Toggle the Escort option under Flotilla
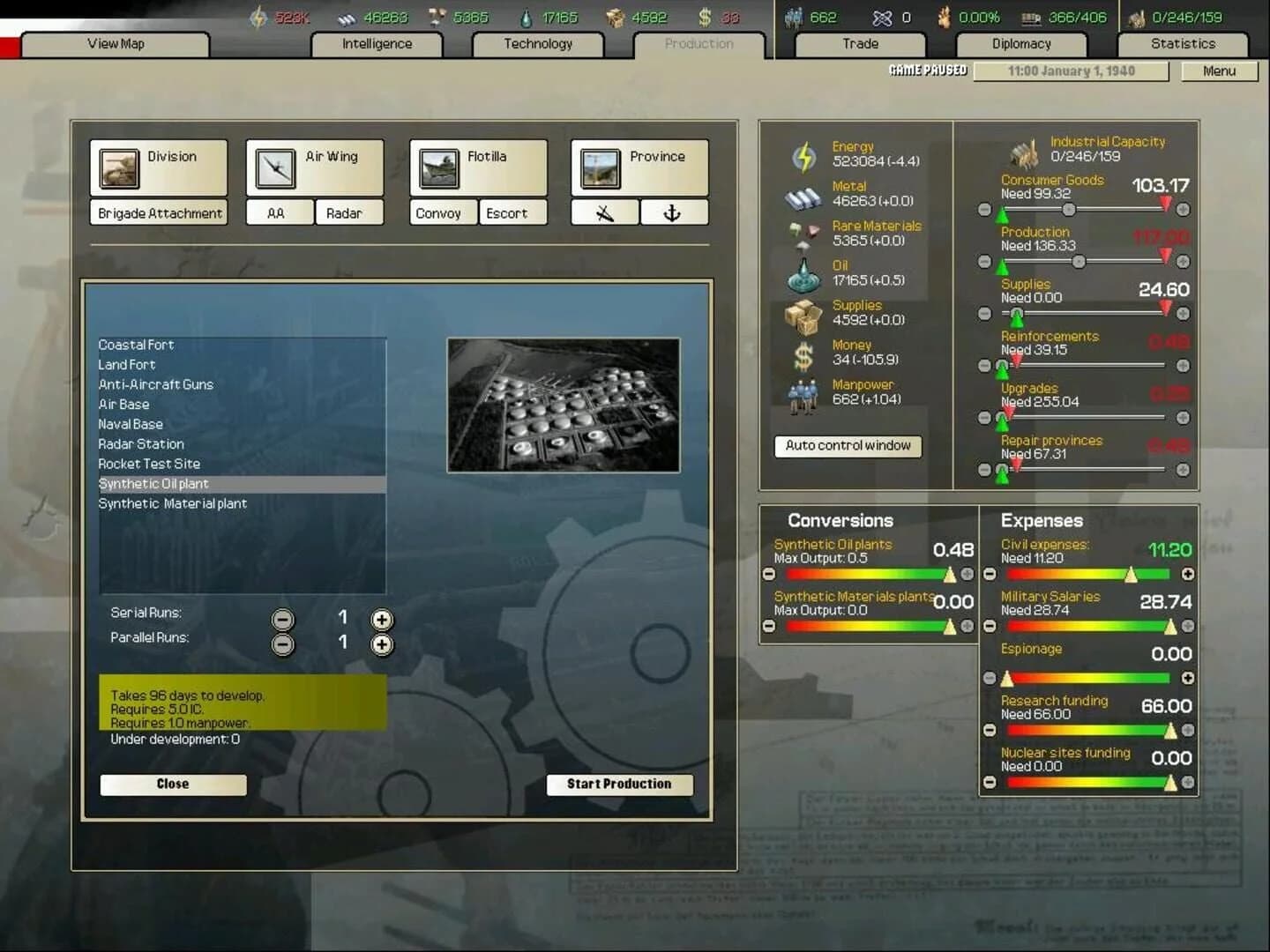This screenshot has height=952, width=1270. [x=512, y=212]
